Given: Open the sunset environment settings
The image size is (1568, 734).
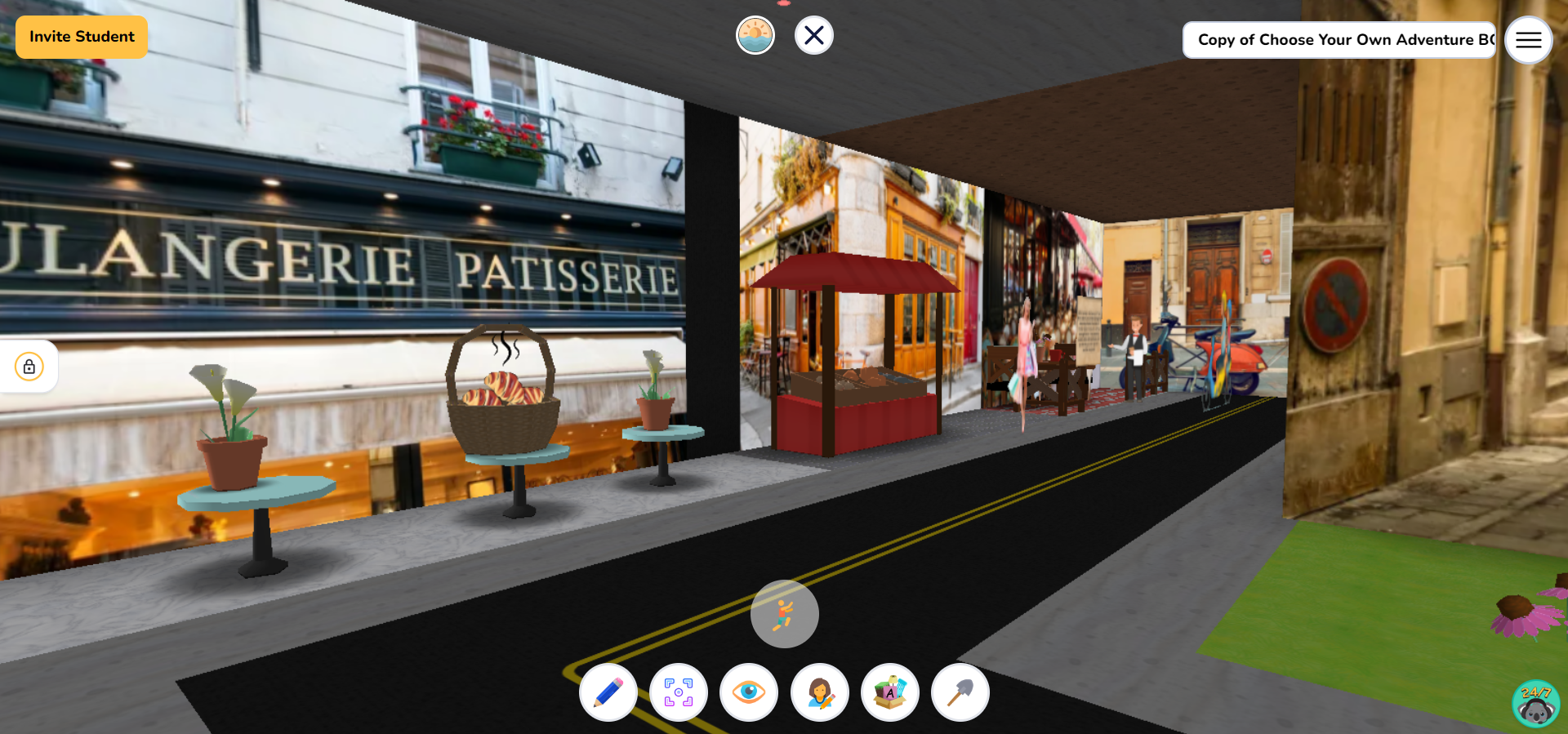Looking at the screenshot, I should [x=755, y=35].
